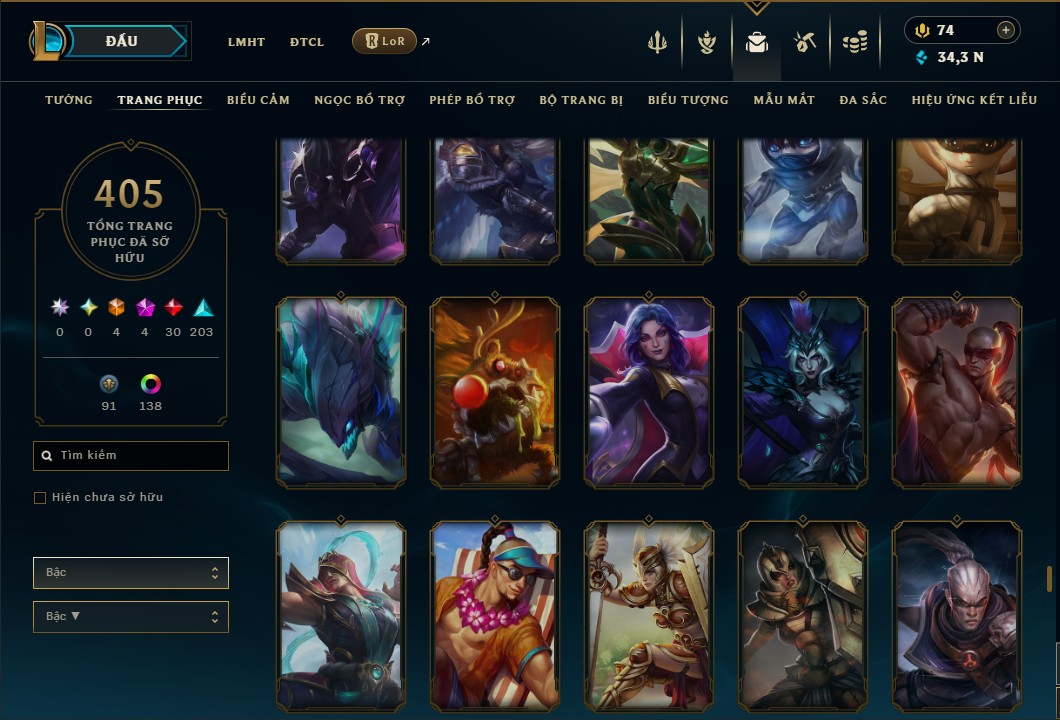This screenshot has height=720, width=1060.
Task: Switch to the ĐTCL tab
Action: coord(307,42)
